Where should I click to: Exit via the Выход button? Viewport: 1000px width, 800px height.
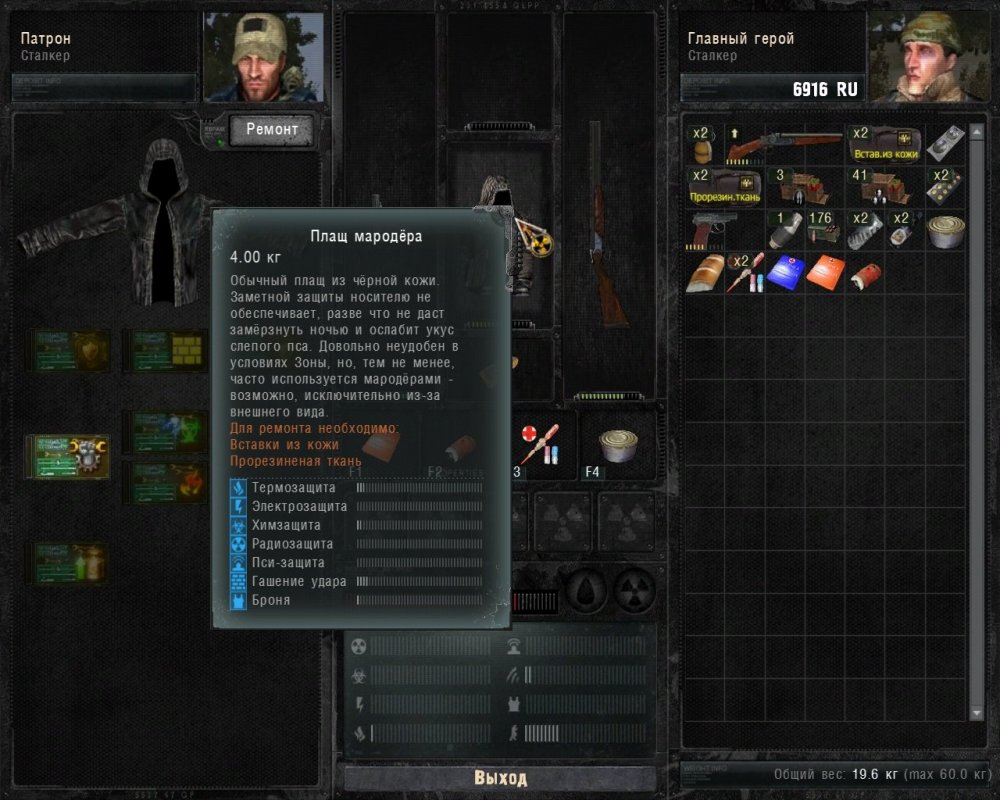(500, 778)
